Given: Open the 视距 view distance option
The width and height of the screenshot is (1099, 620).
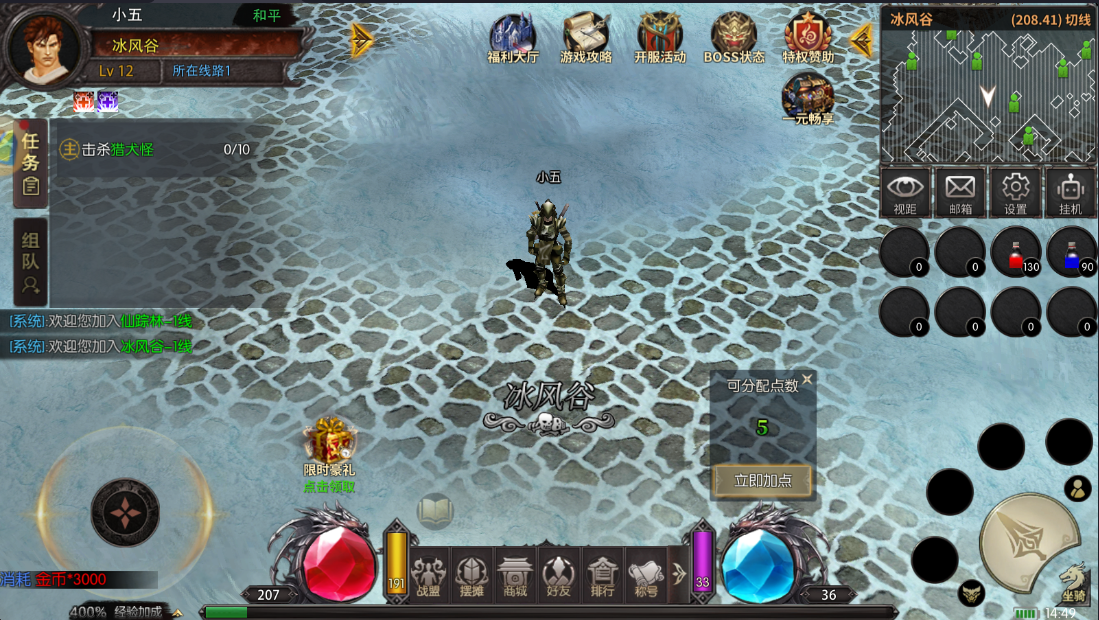Looking at the screenshot, I should point(905,192).
